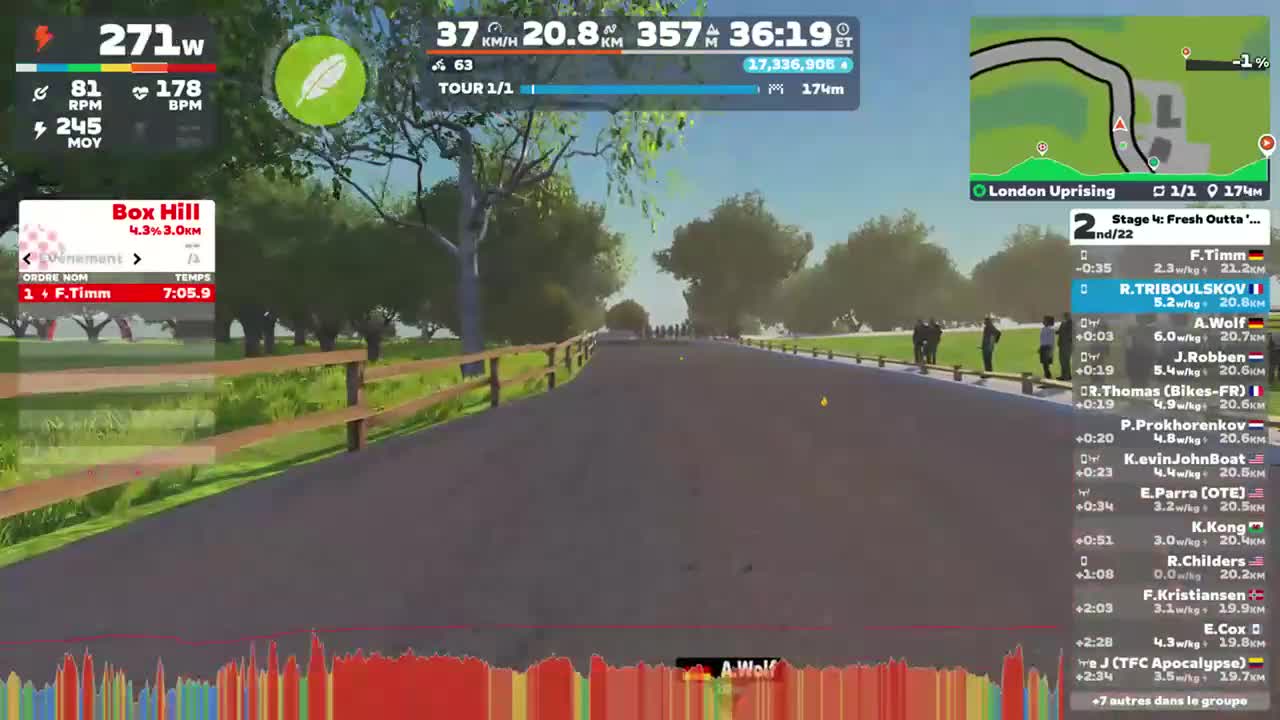Viewport: 1280px width, 720px height.
Task: Select the feather power-up icon
Action: click(x=320, y=82)
